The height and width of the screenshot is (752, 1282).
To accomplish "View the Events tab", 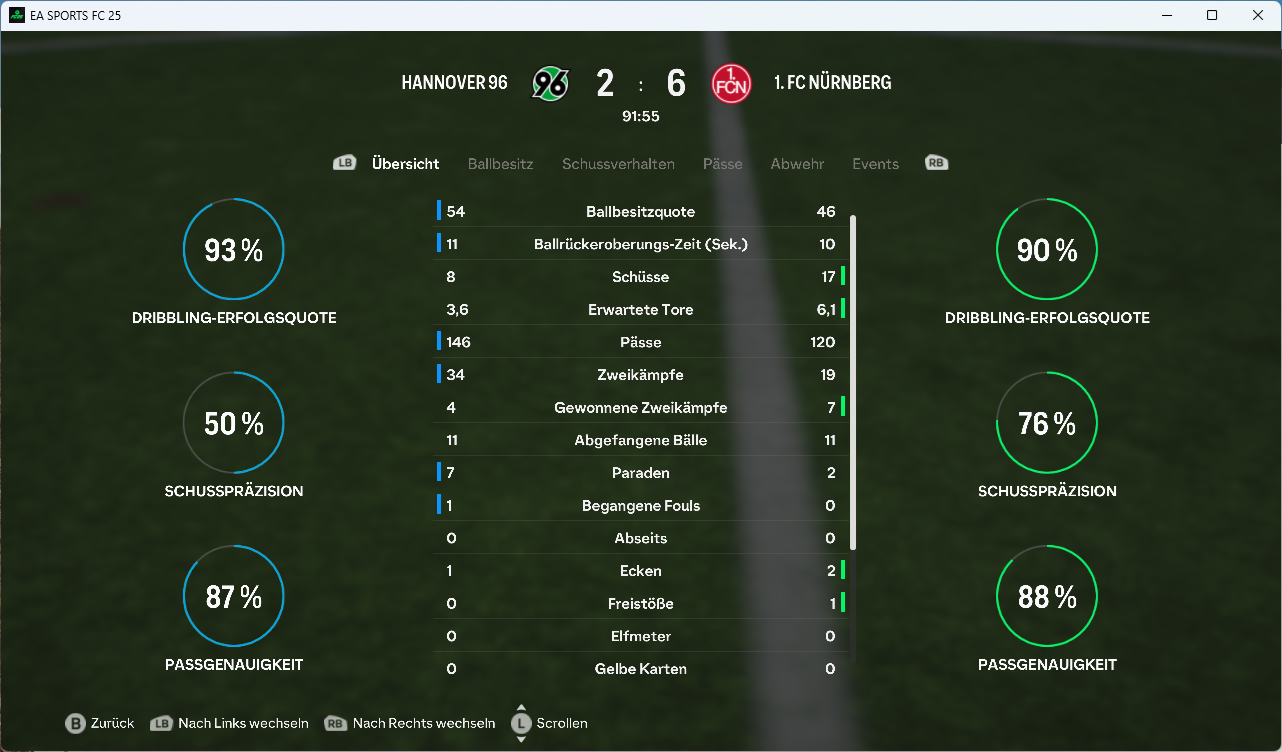I will pos(875,164).
